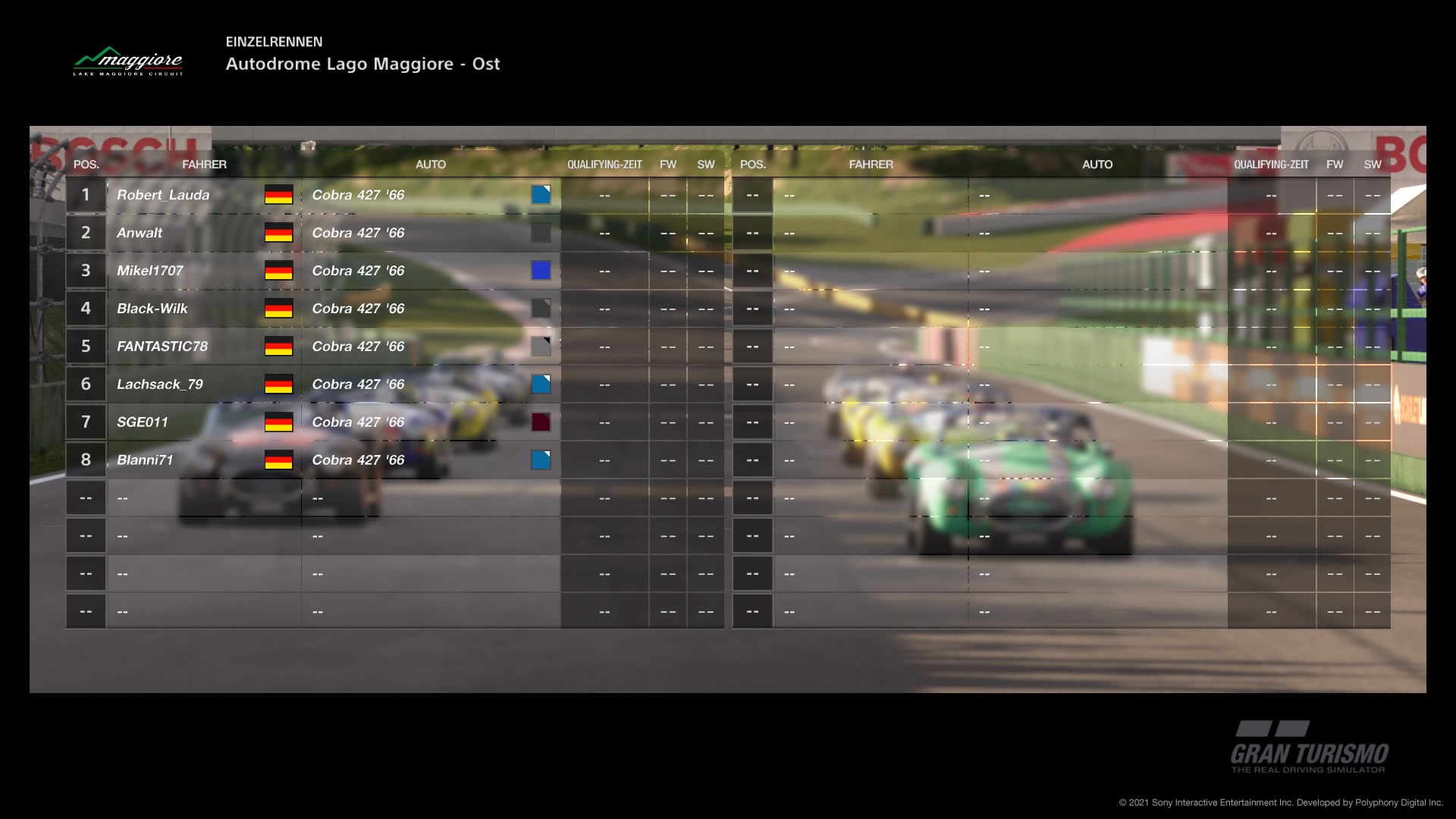Screen dimensions: 1456x819
Task: Select Robert_Lauda's row in the grid
Action: tap(163, 195)
